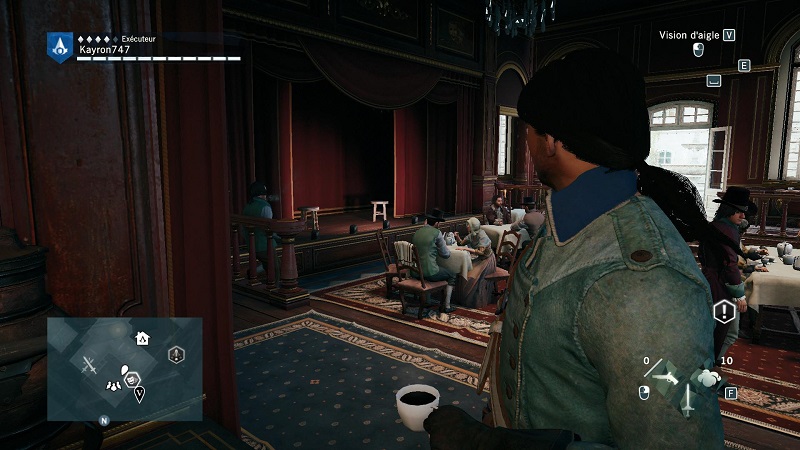Click the hexagonal mission marker on minimap

point(176,354)
